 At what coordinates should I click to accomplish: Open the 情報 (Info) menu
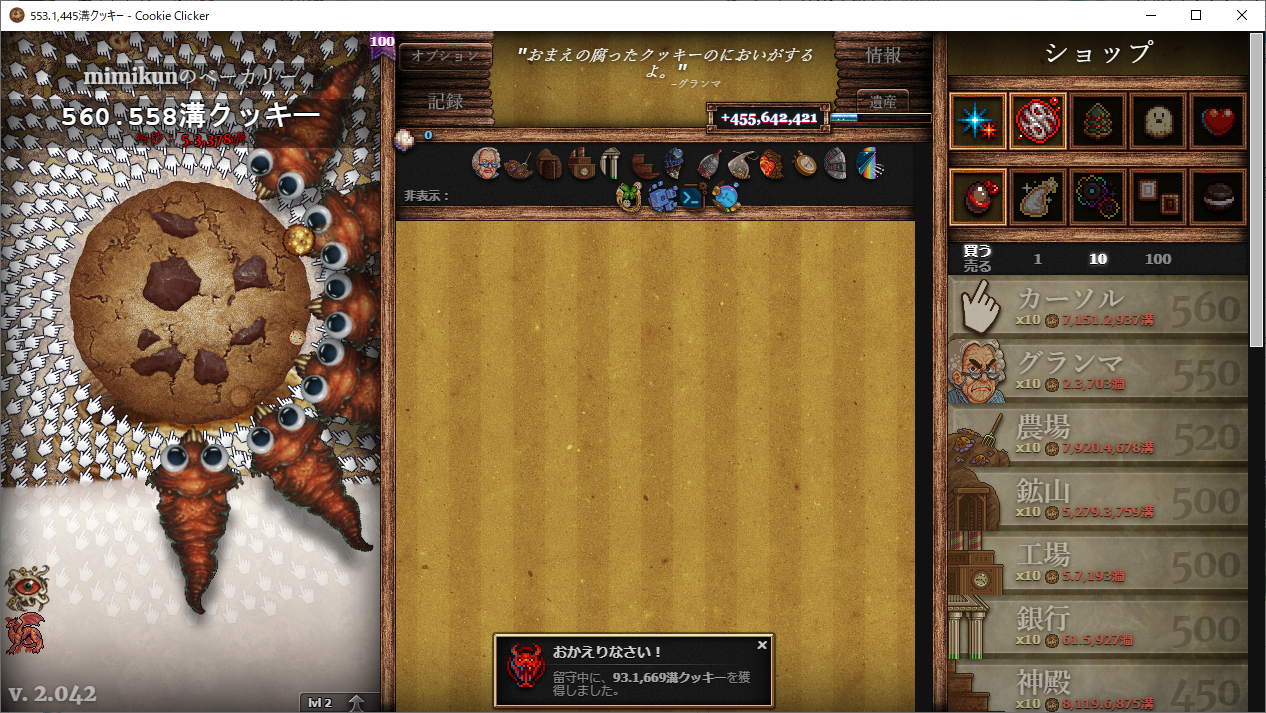click(x=883, y=56)
